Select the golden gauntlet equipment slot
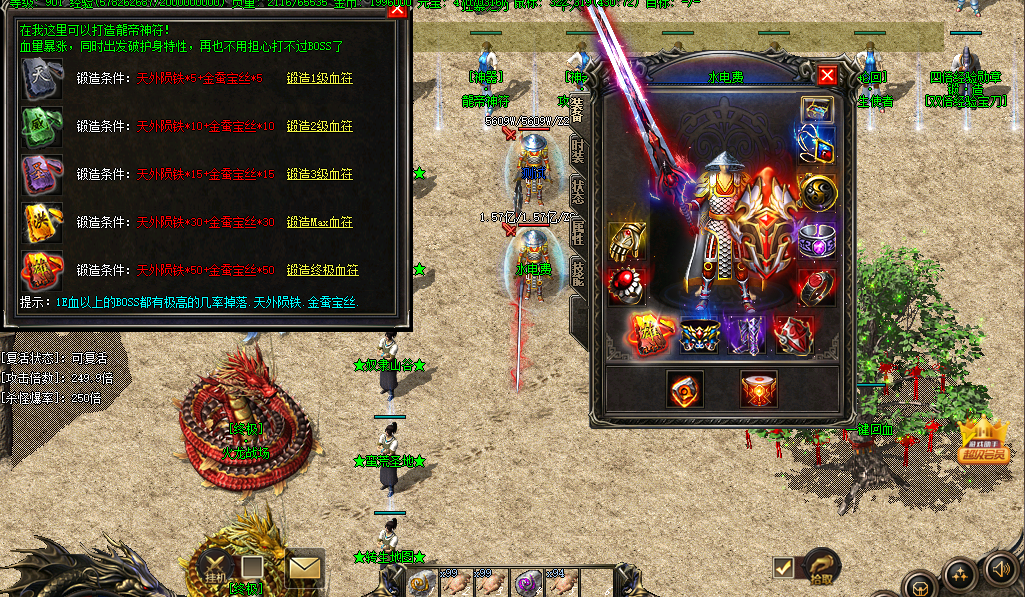 pos(627,241)
